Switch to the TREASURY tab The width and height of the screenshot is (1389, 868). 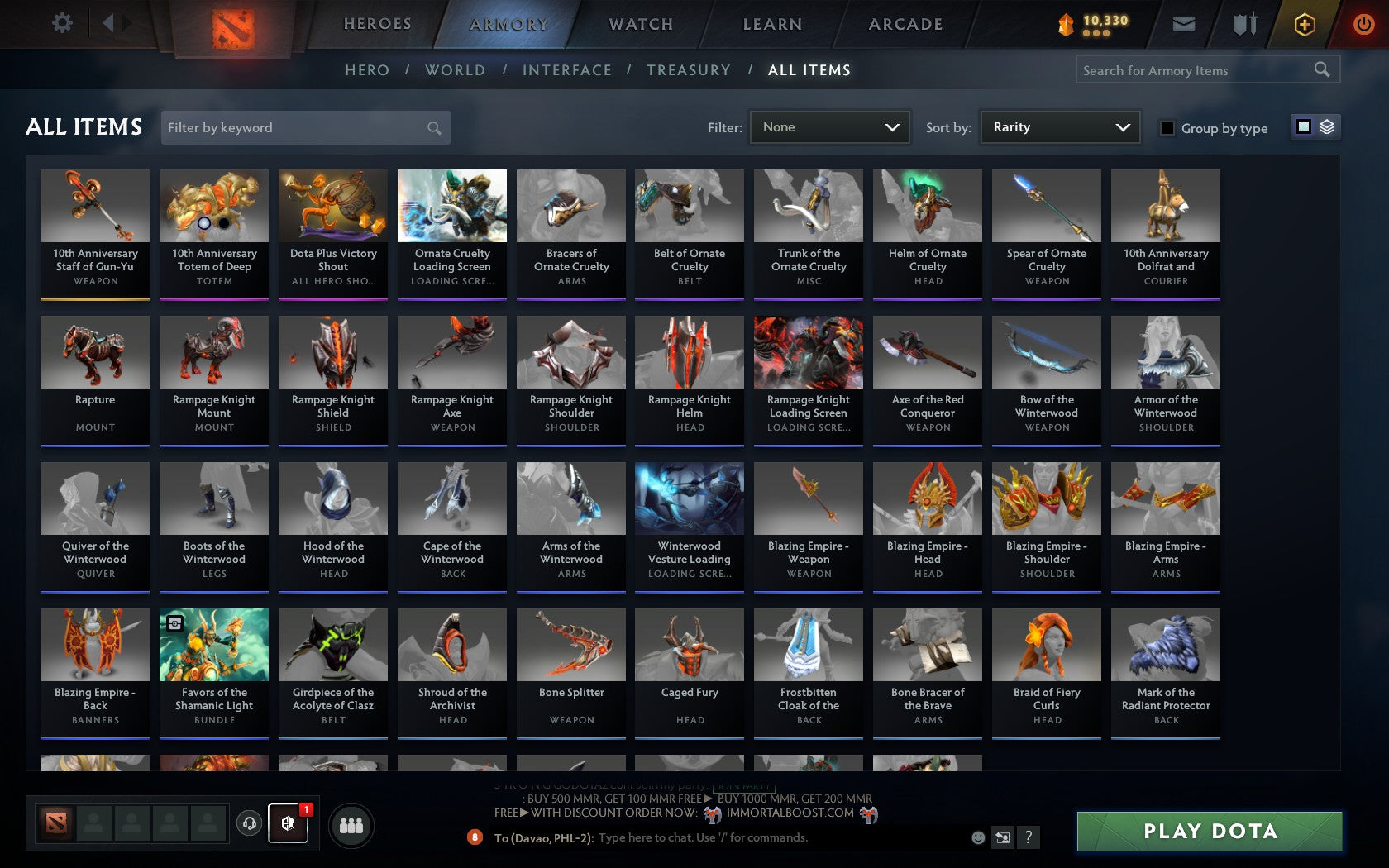click(x=689, y=70)
